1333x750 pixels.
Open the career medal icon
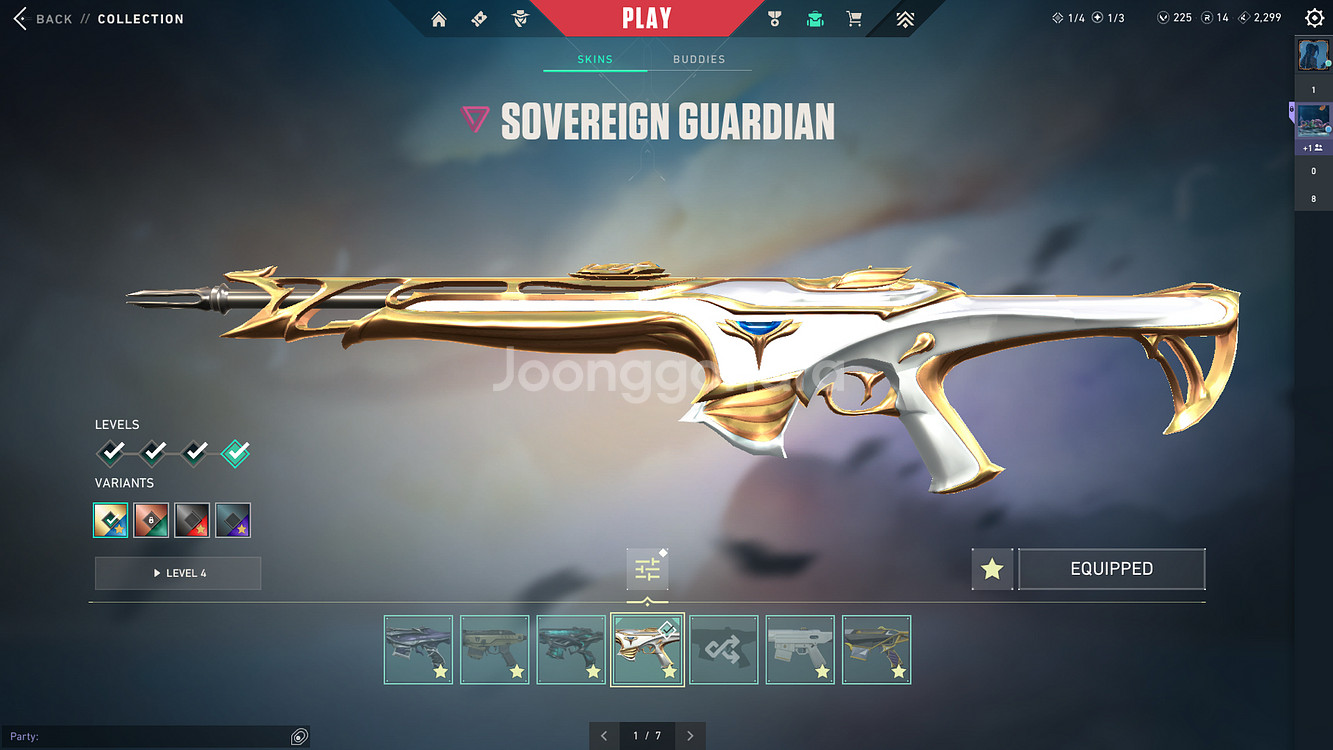tap(774, 19)
